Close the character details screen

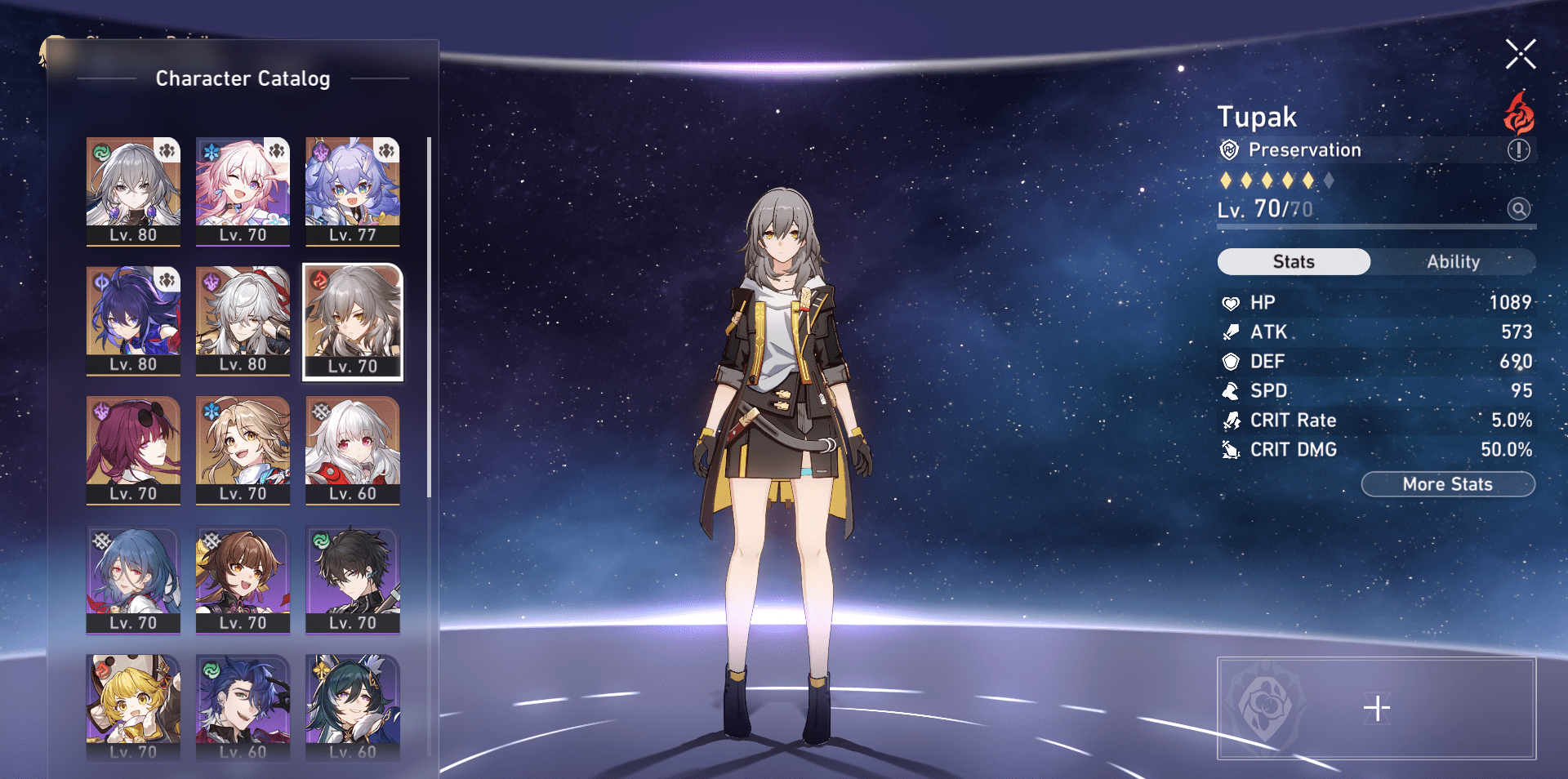coord(1520,54)
